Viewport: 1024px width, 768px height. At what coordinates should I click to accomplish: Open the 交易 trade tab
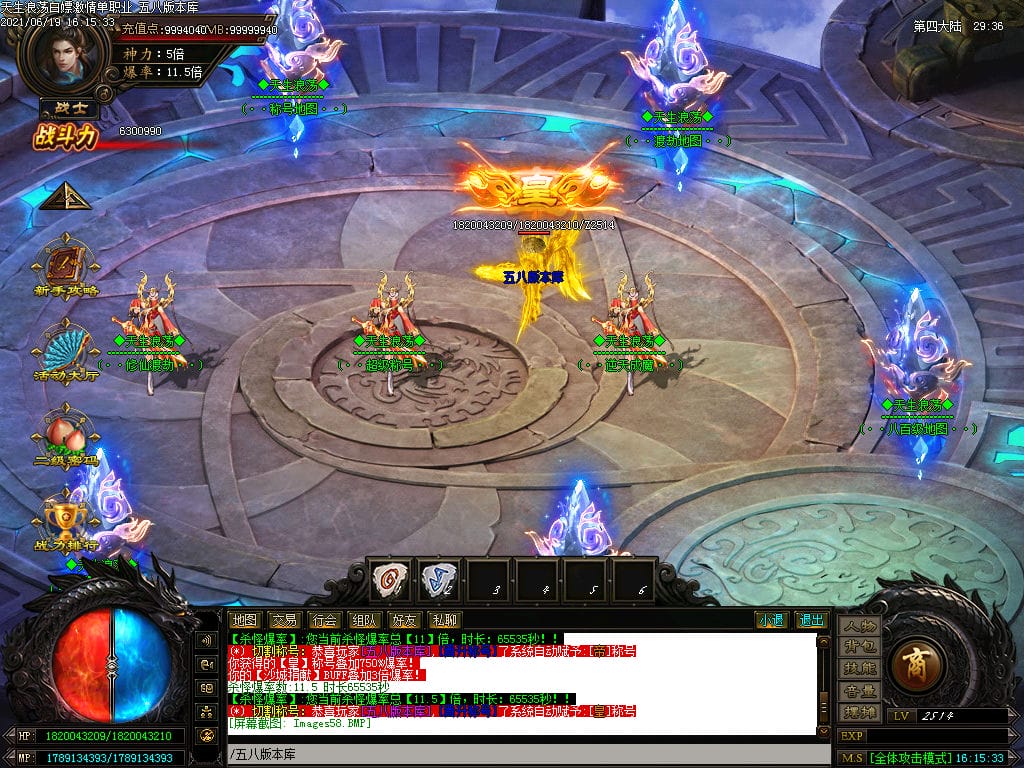(x=284, y=620)
